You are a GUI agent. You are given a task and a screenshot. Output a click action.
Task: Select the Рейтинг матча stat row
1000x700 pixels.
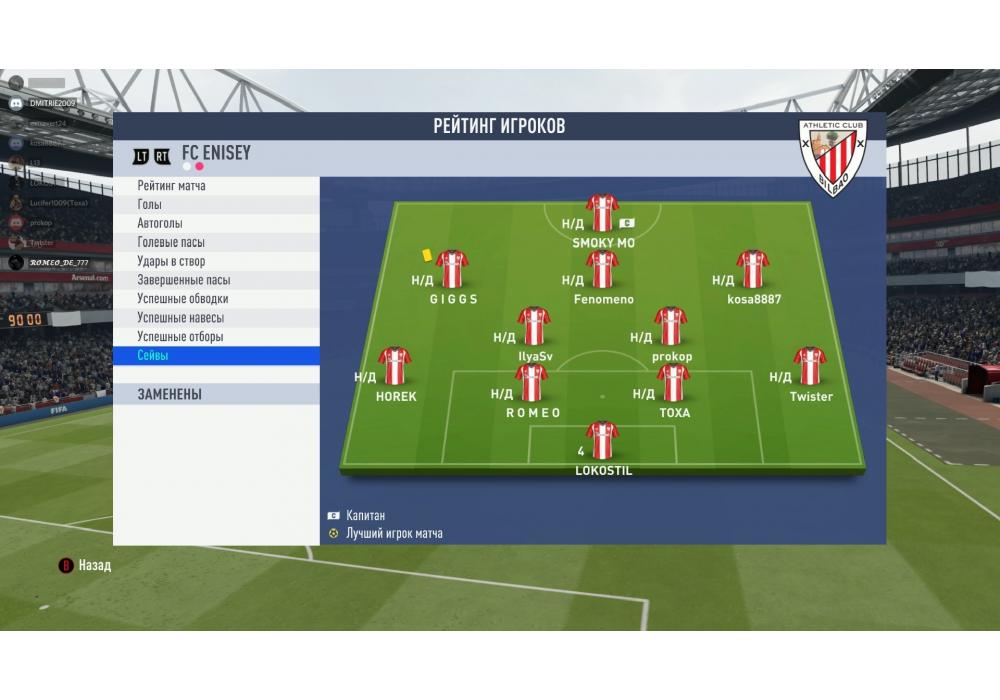point(215,186)
